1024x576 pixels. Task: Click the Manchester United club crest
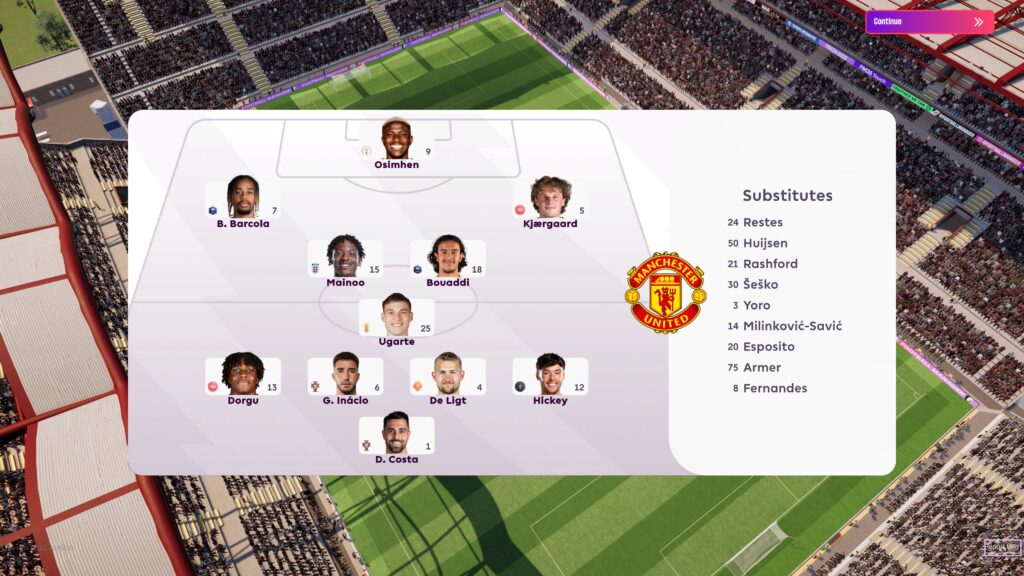pyautogui.click(x=664, y=292)
